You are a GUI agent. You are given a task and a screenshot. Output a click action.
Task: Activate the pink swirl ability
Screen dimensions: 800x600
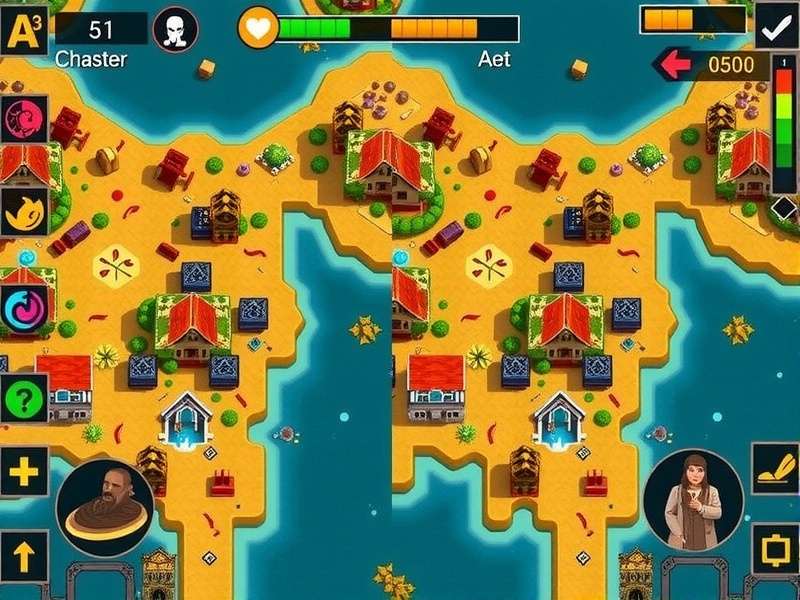click(22, 120)
